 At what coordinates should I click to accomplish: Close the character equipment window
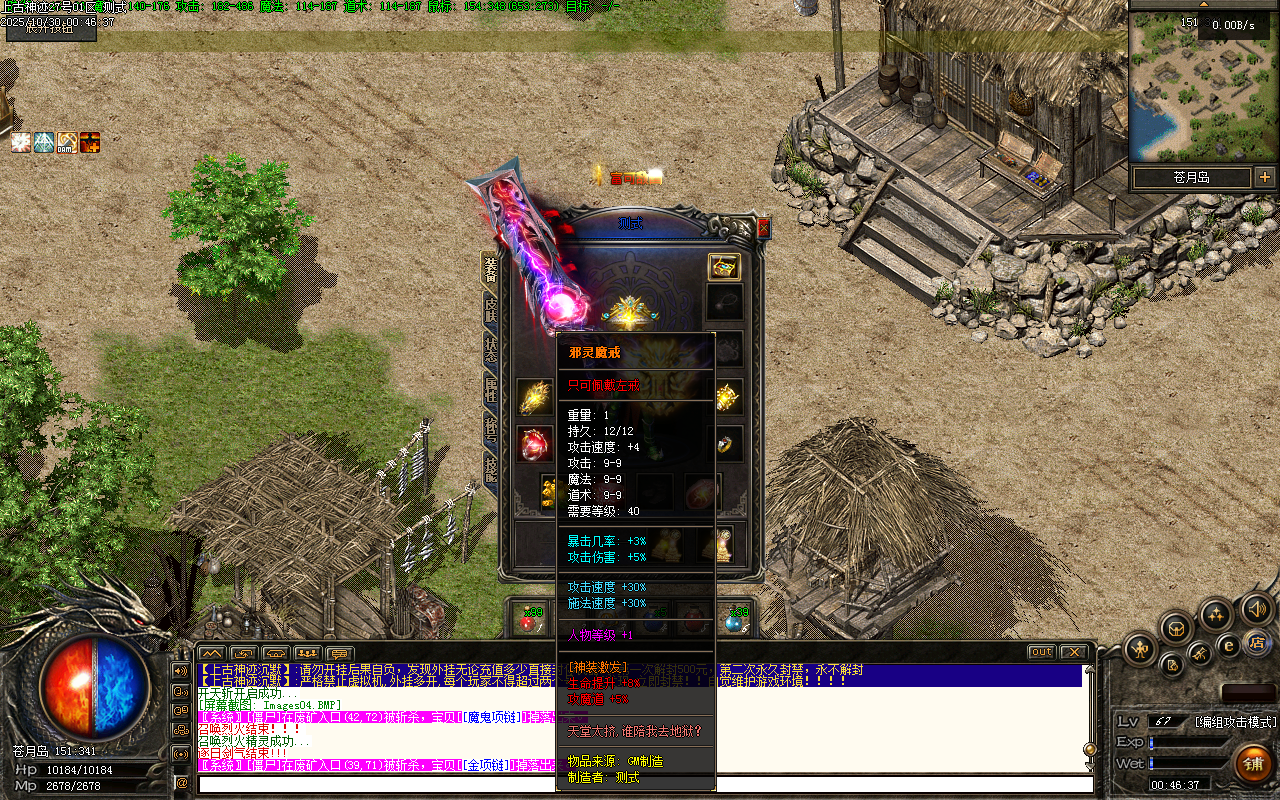(x=764, y=228)
